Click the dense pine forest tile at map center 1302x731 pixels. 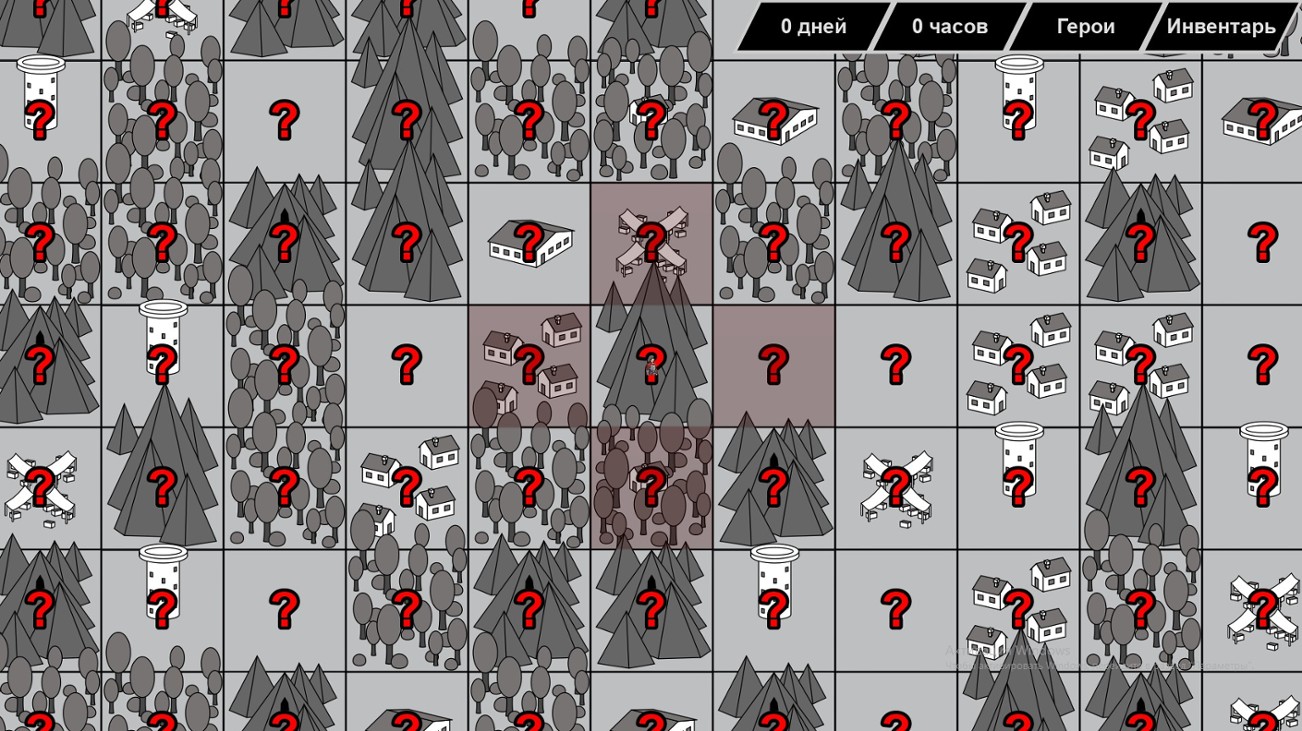pyautogui.click(x=652, y=360)
